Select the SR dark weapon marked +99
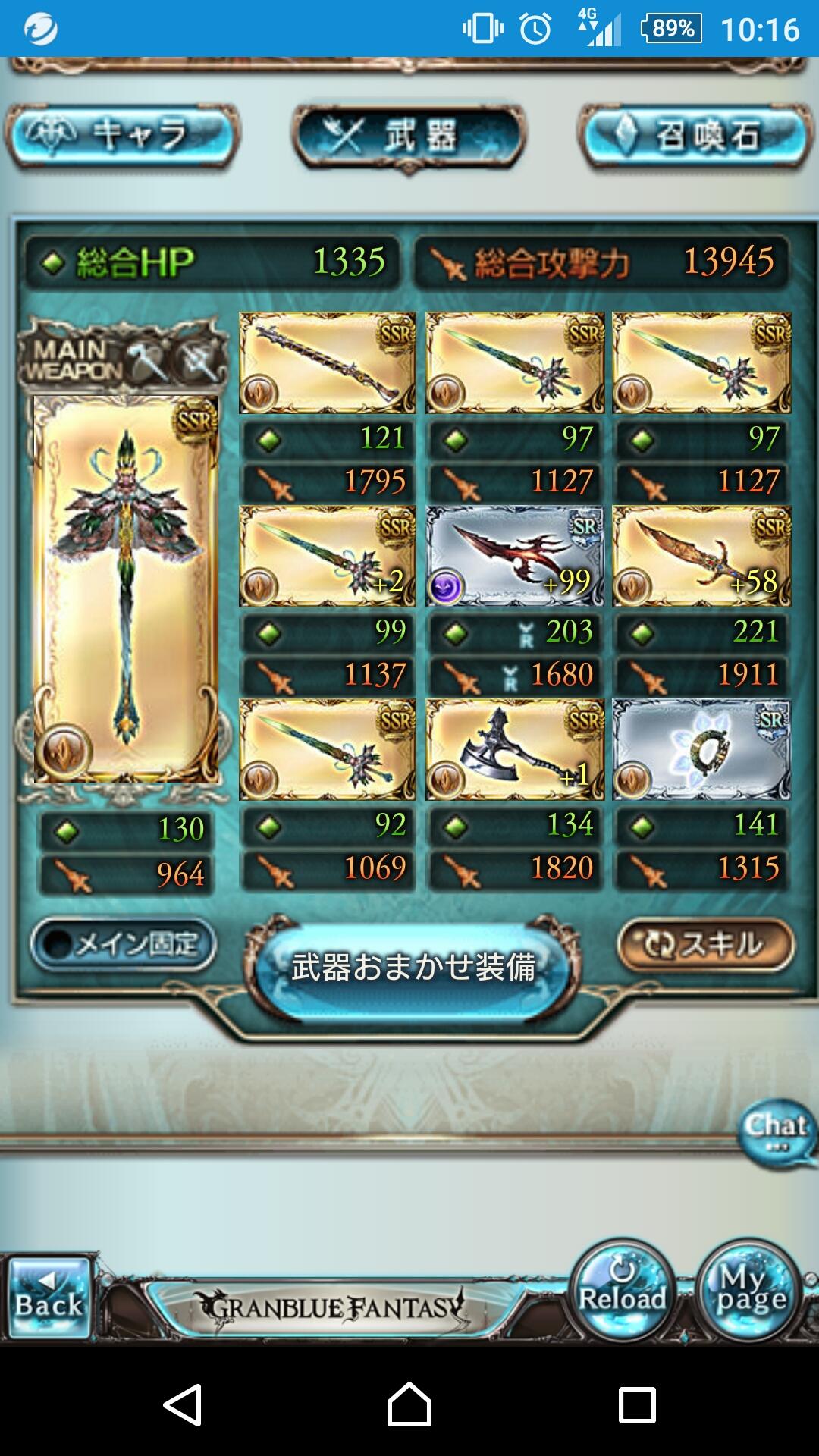Screen dimensions: 819x1456 [514, 557]
